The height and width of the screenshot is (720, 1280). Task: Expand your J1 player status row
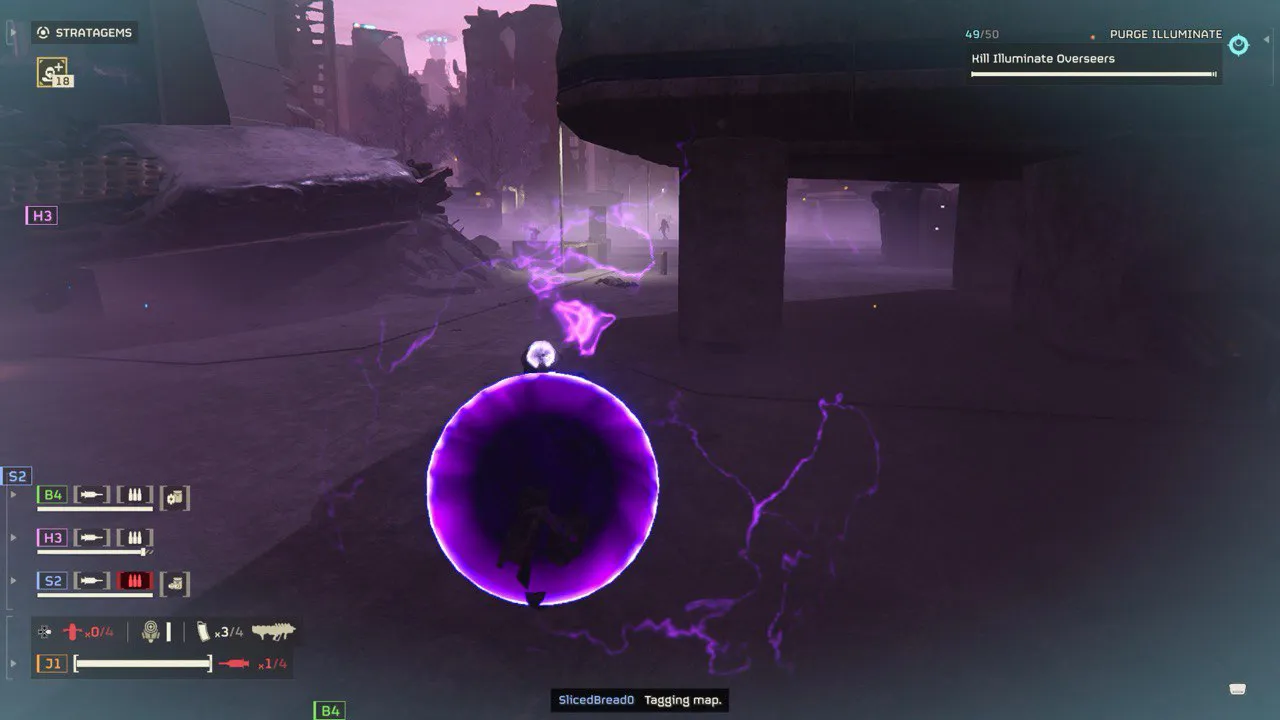click(12, 661)
